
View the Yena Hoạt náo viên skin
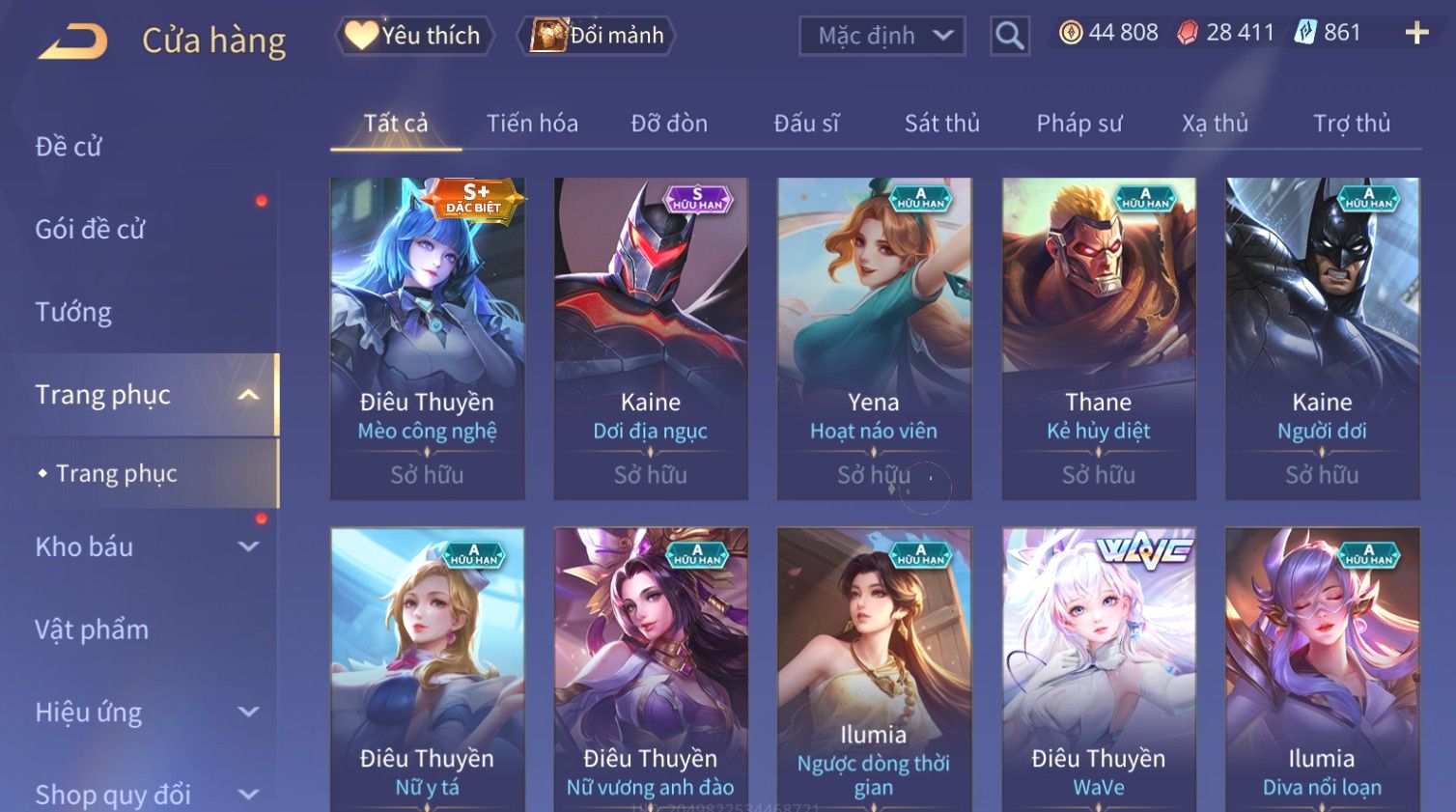pyautogui.click(x=874, y=338)
